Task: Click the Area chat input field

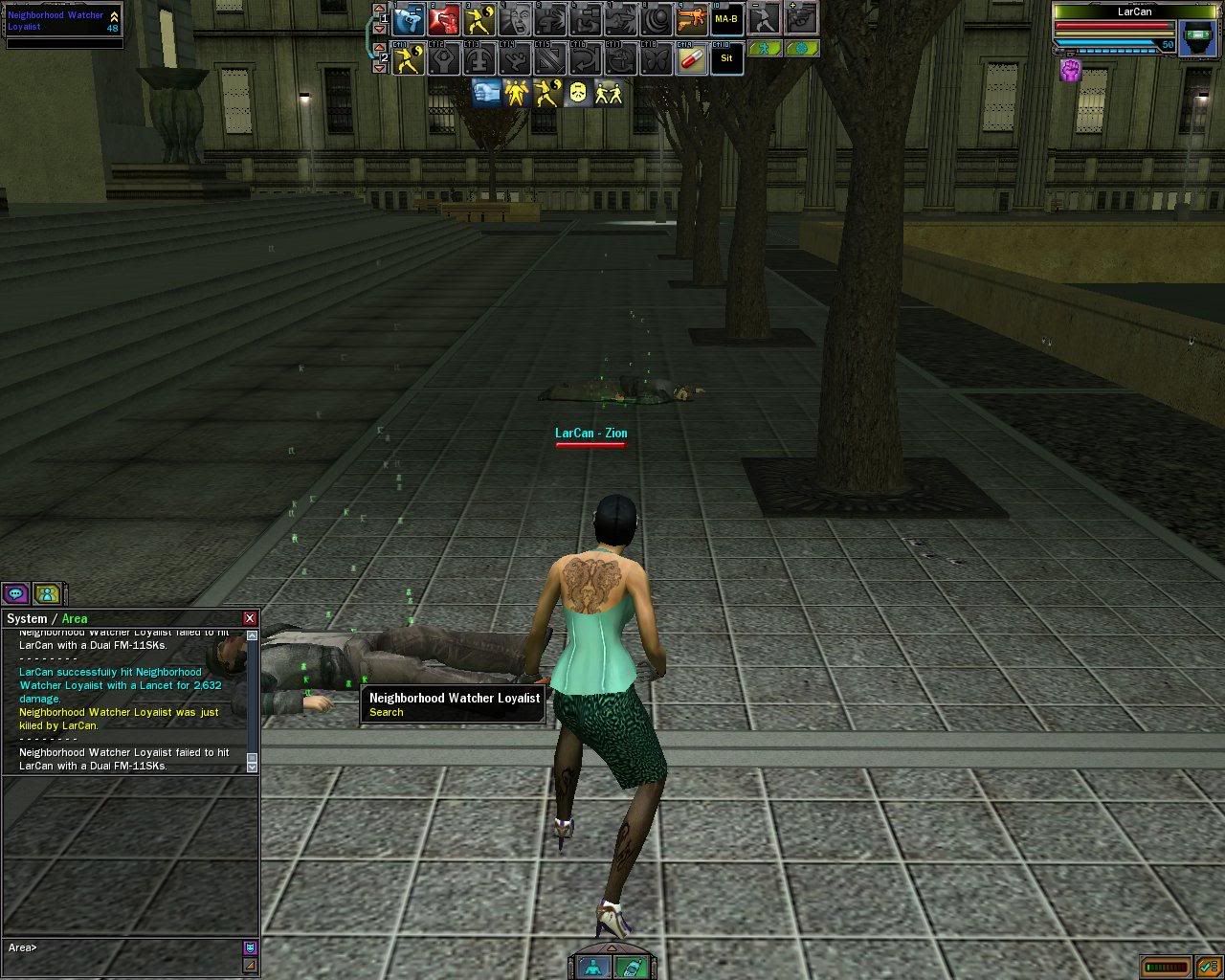Action: 124,947
